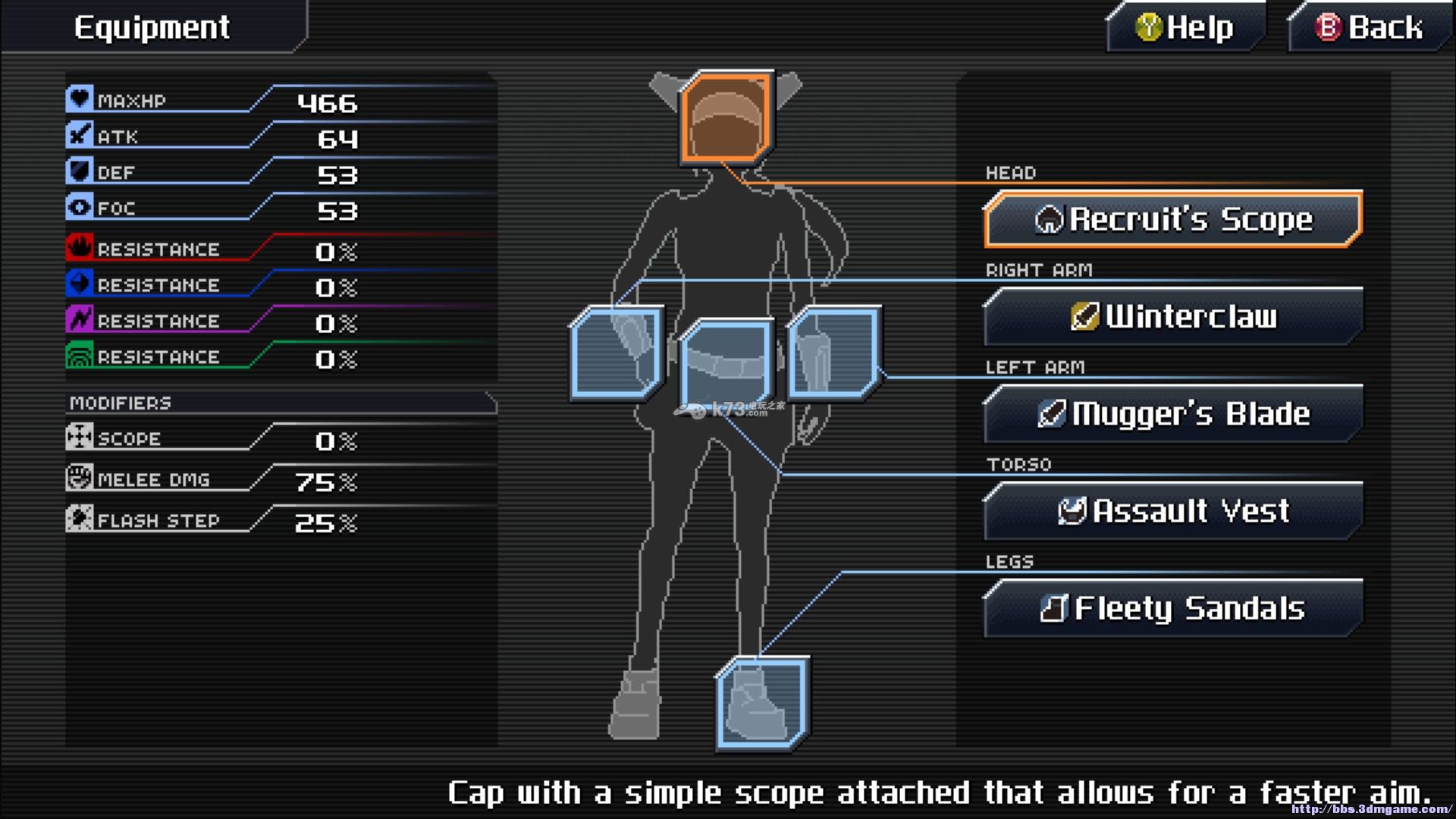Open the Help panel

(x=1185, y=28)
